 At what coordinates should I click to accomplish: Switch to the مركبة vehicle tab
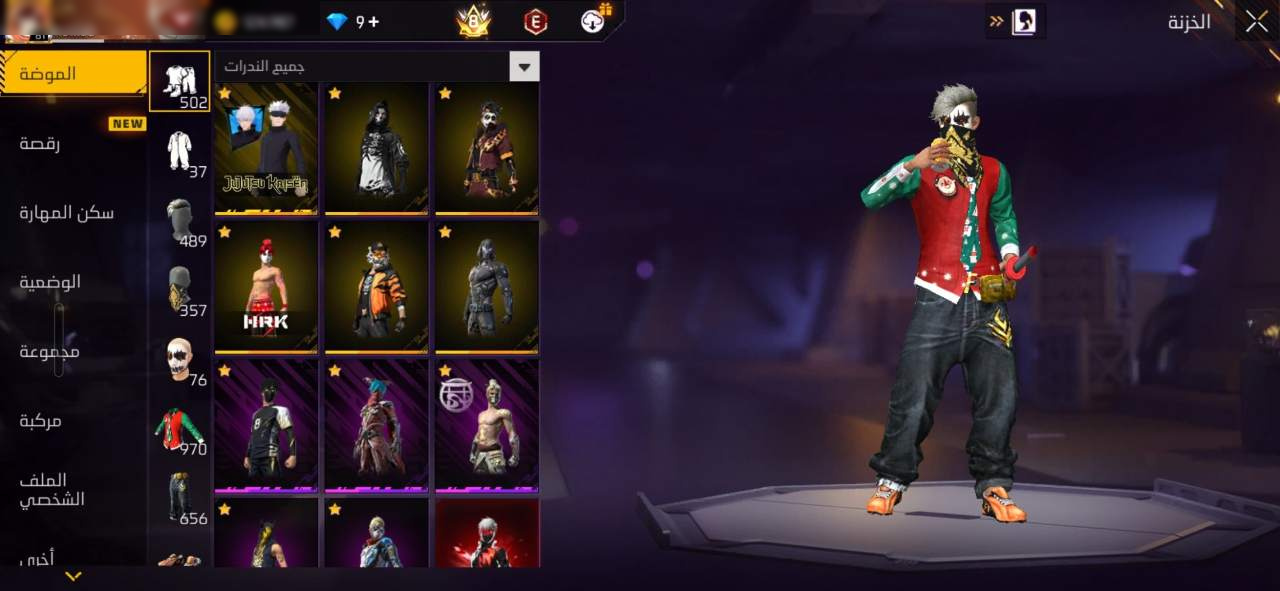[41, 421]
